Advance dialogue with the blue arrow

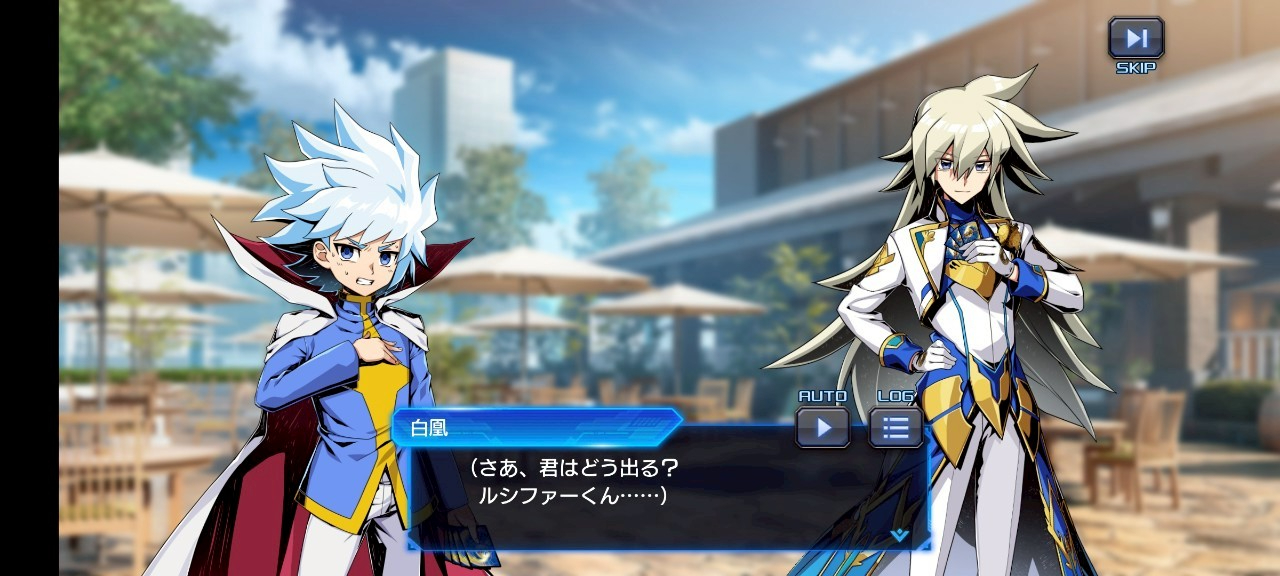[x=899, y=535]
